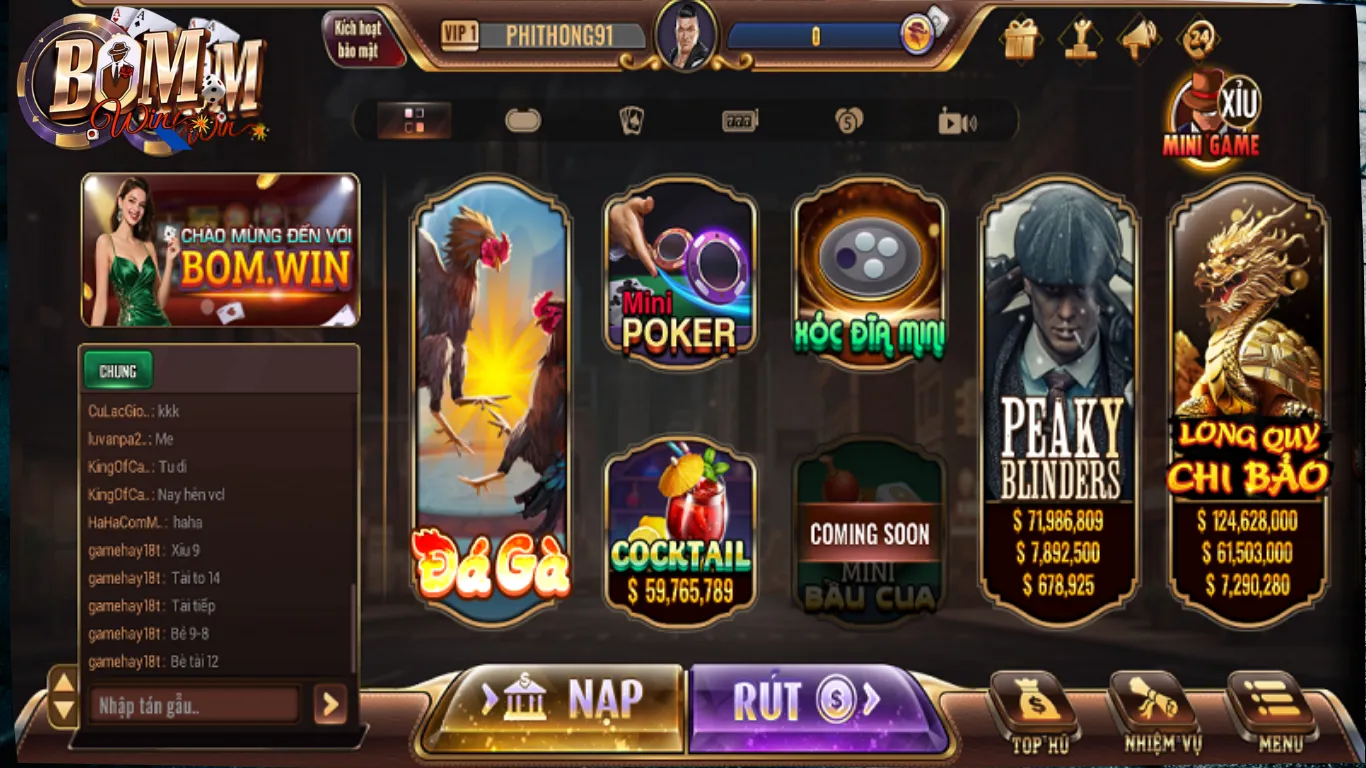This screenshot has width=1366, height=768.
Task: Select the live casino video icon
Action: pos(958,120)
